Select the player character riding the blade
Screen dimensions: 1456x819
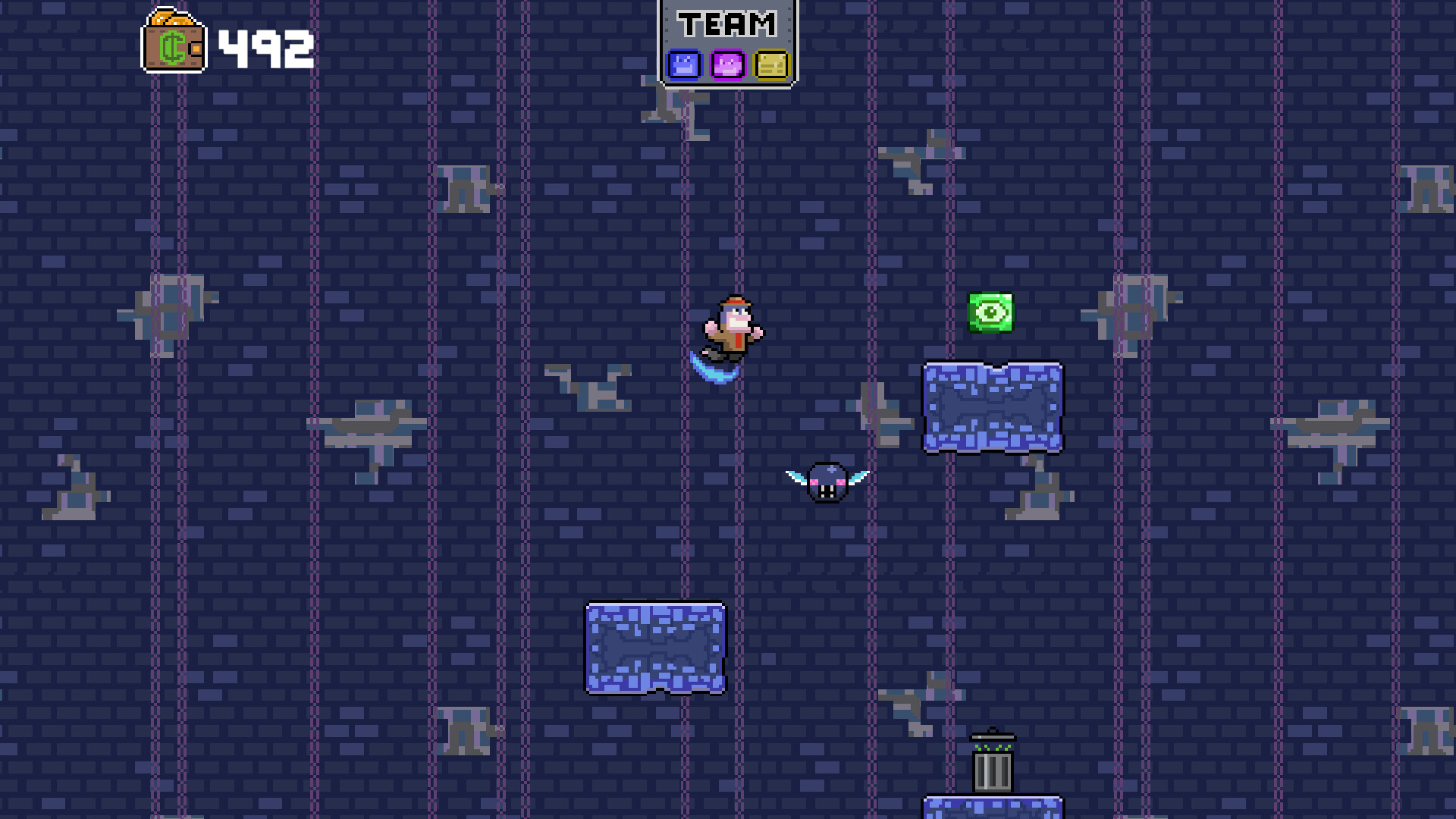tap(732, 330)
